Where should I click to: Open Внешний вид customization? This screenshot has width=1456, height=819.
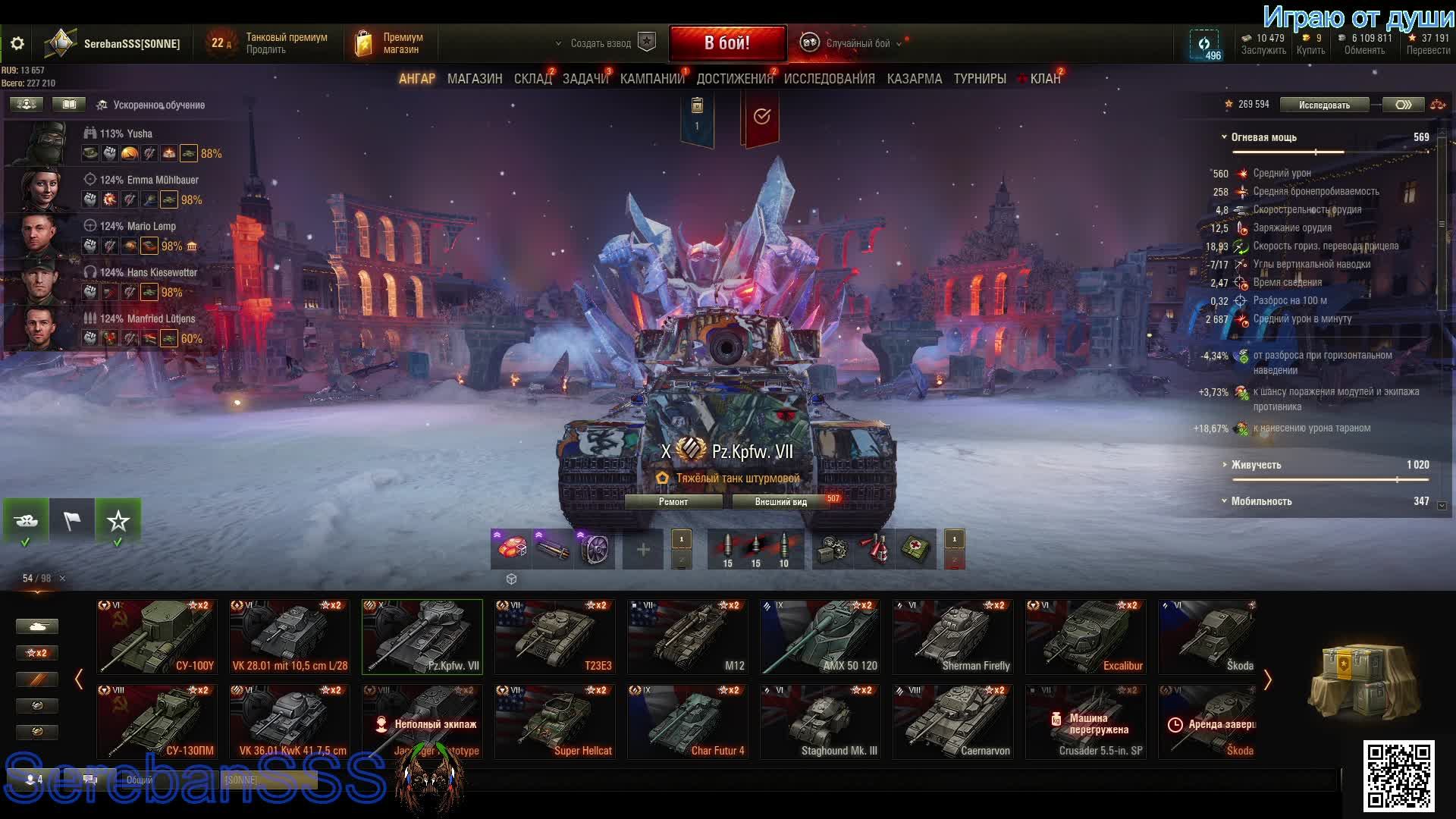click(781, 502)
